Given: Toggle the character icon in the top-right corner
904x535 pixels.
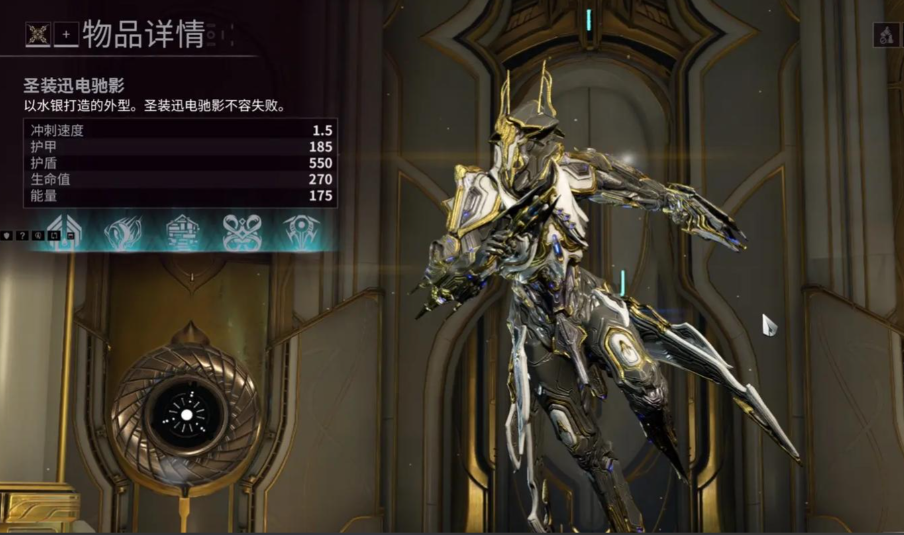Looking at the screenshot, I should coord(886,35).
